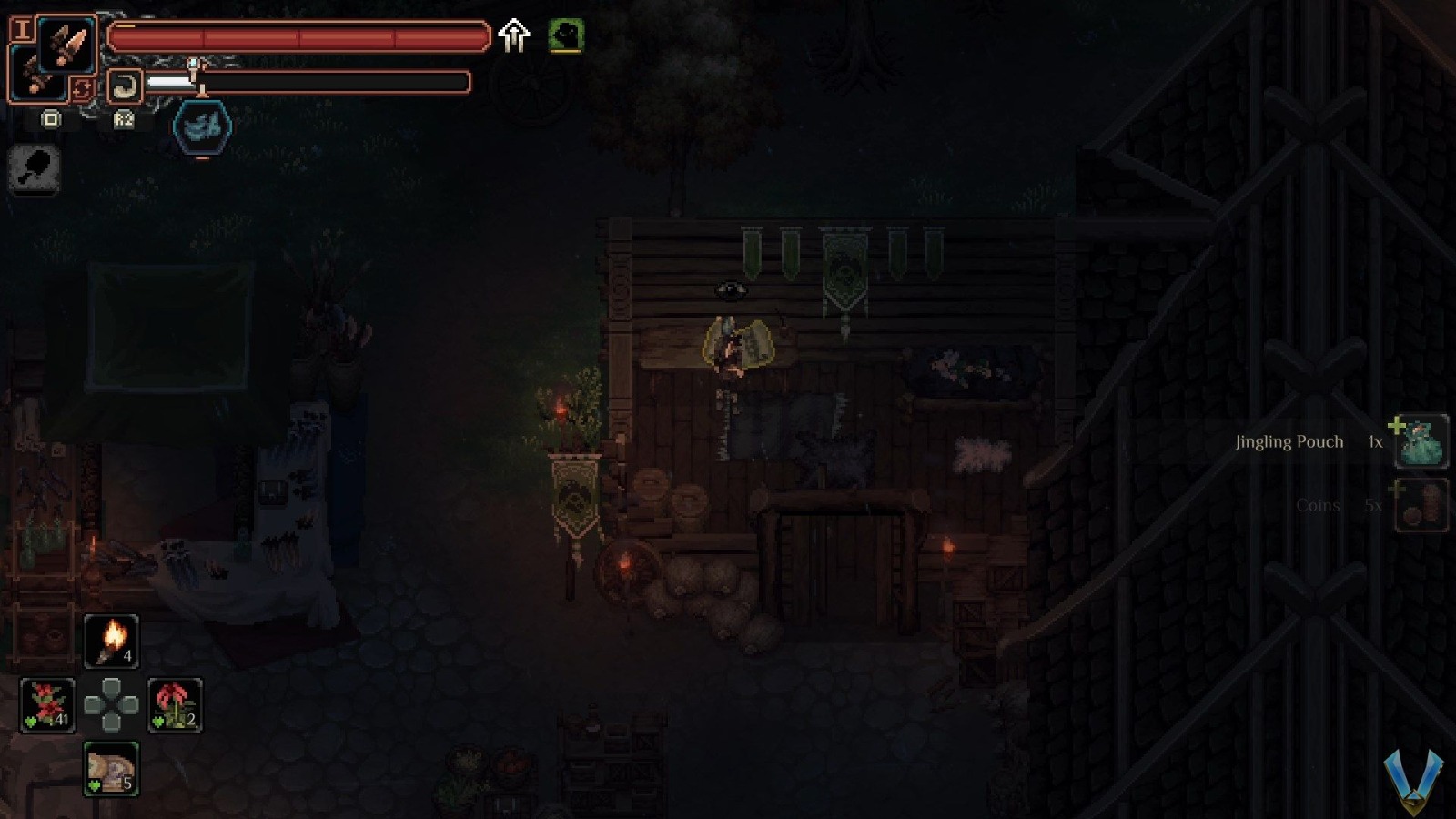Click the whetstone icon beside the stamina bar

point(125,85)
